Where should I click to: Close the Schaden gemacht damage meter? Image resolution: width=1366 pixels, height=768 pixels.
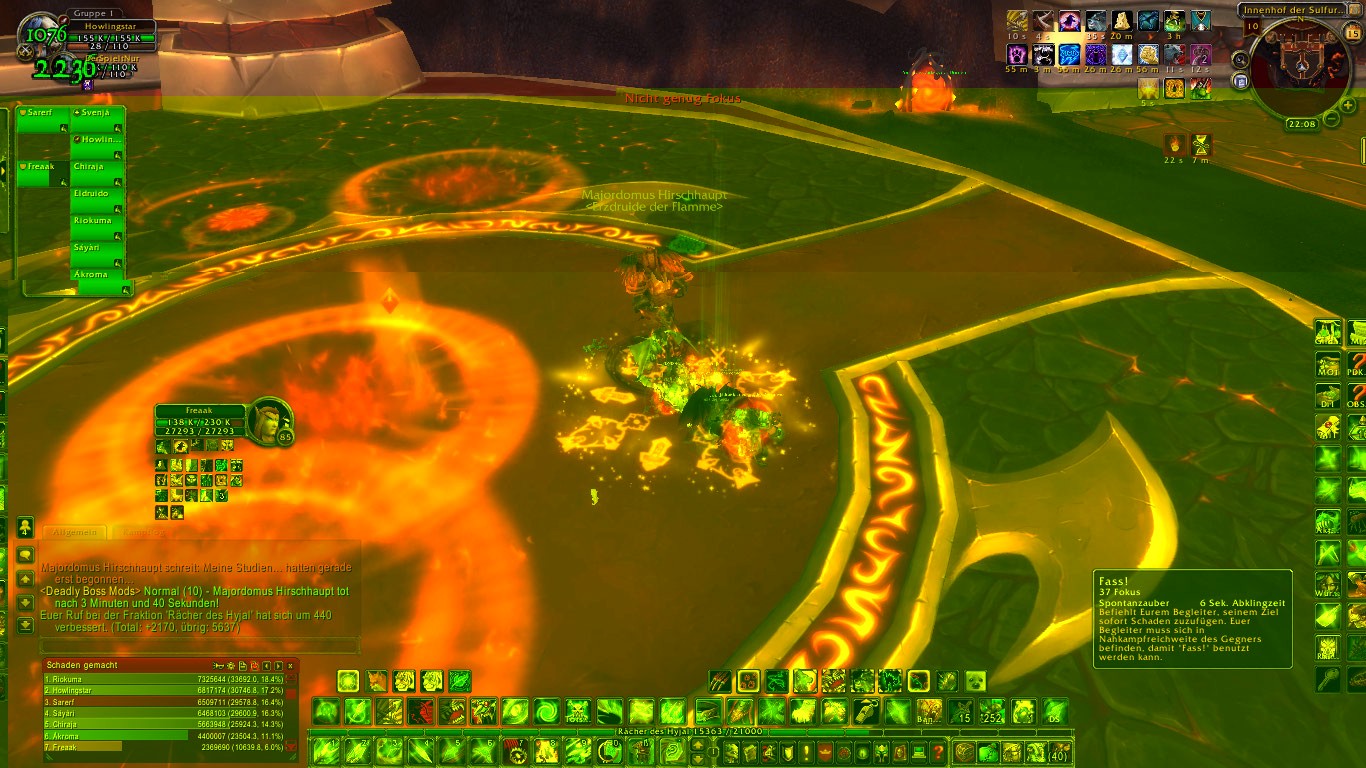(290, 665)
